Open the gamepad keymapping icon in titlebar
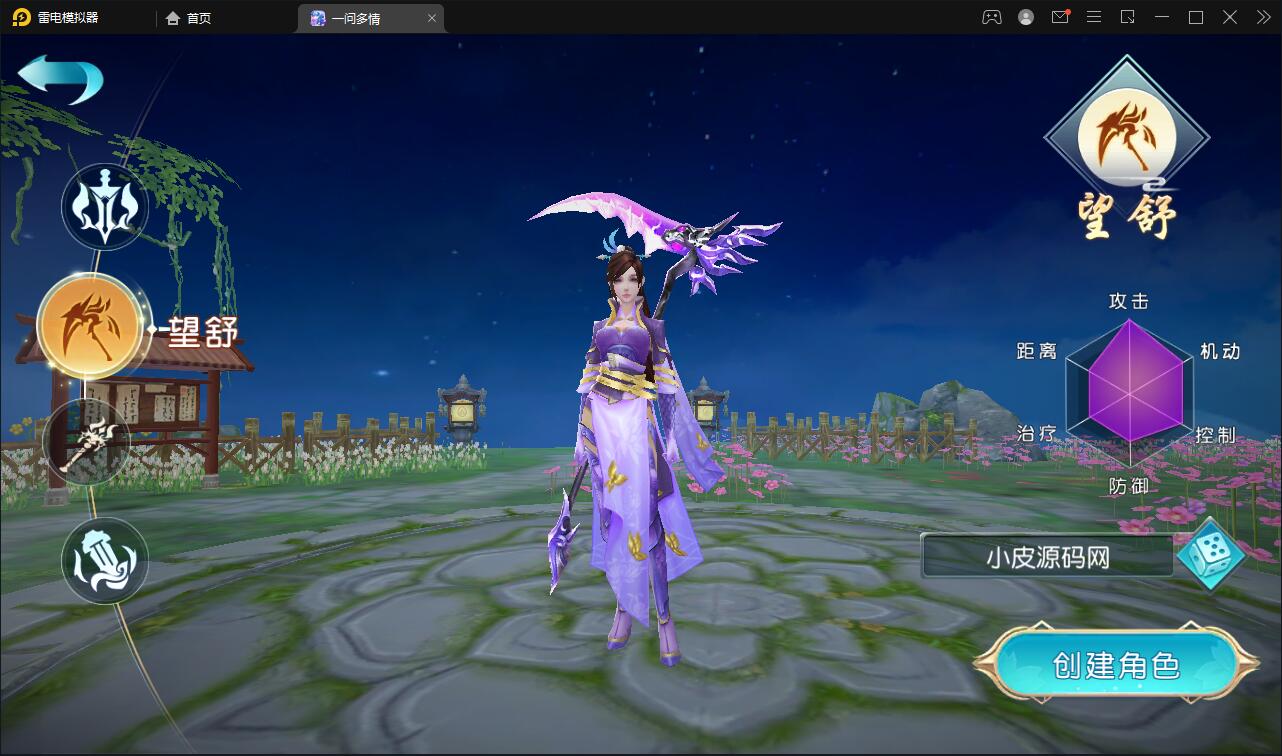This screenshot has width=1282, height=756. click(991, 17)
